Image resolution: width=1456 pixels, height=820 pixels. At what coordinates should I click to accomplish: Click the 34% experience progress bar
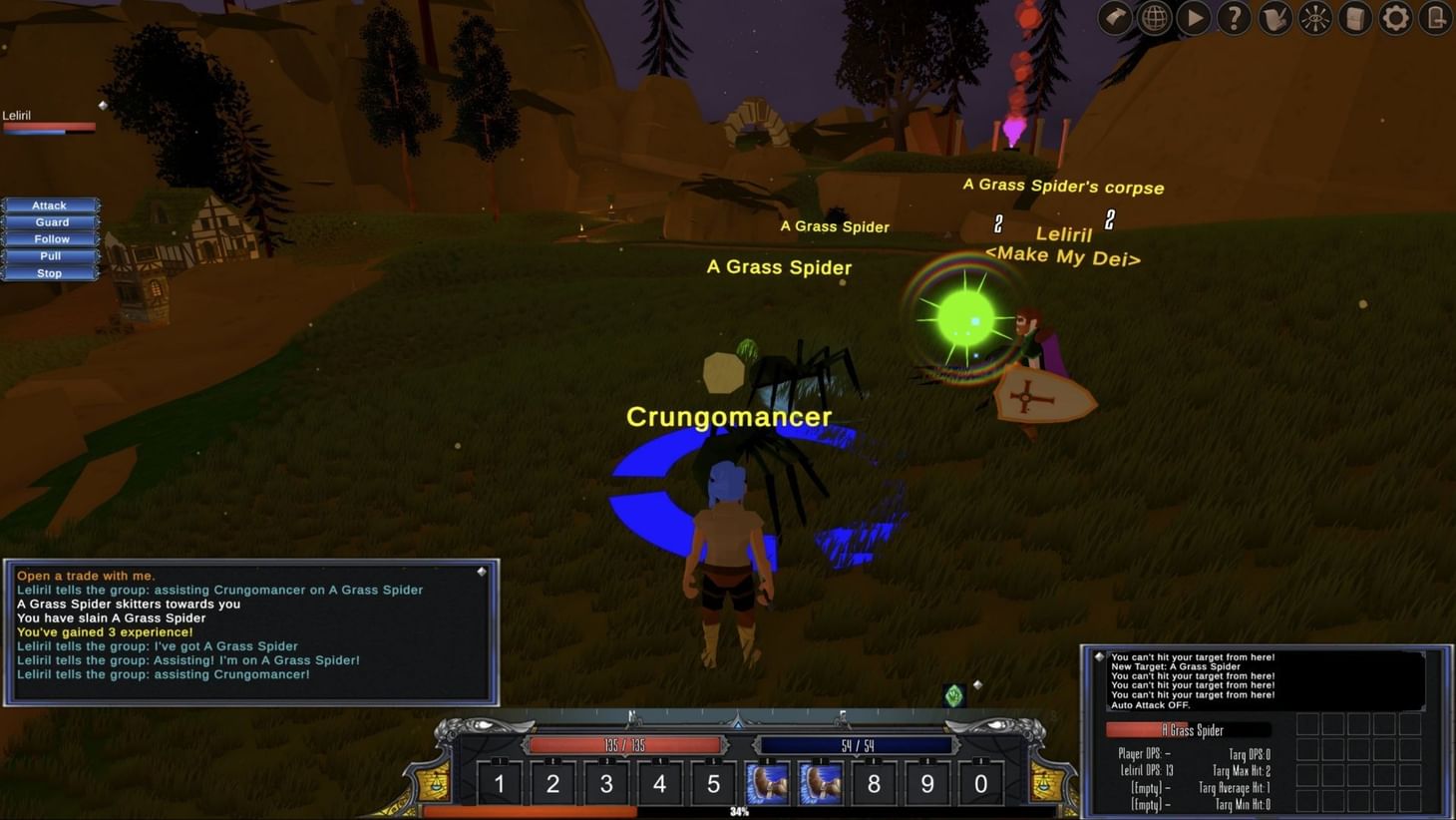740,812
